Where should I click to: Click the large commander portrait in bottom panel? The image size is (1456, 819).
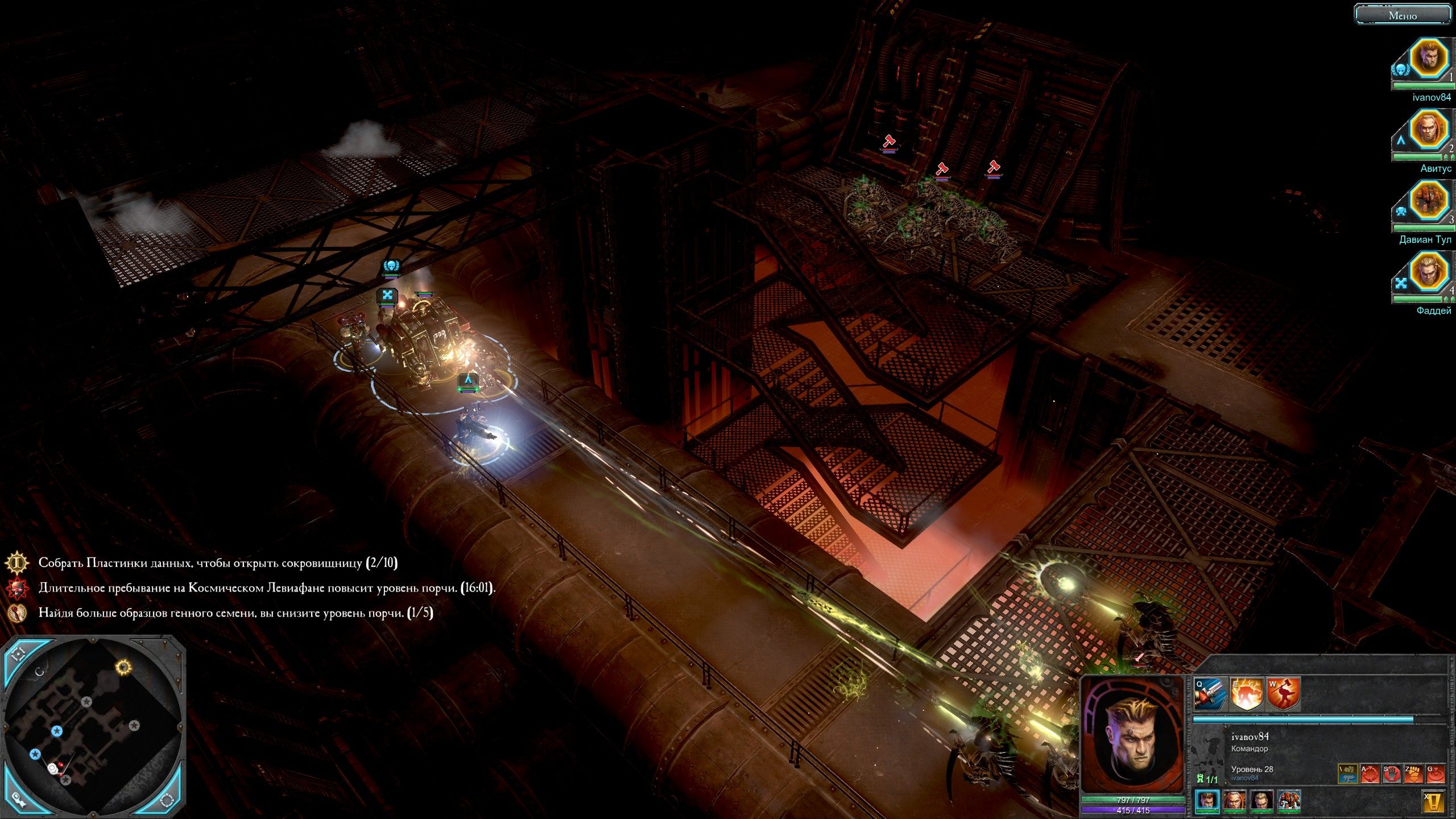1132,735
